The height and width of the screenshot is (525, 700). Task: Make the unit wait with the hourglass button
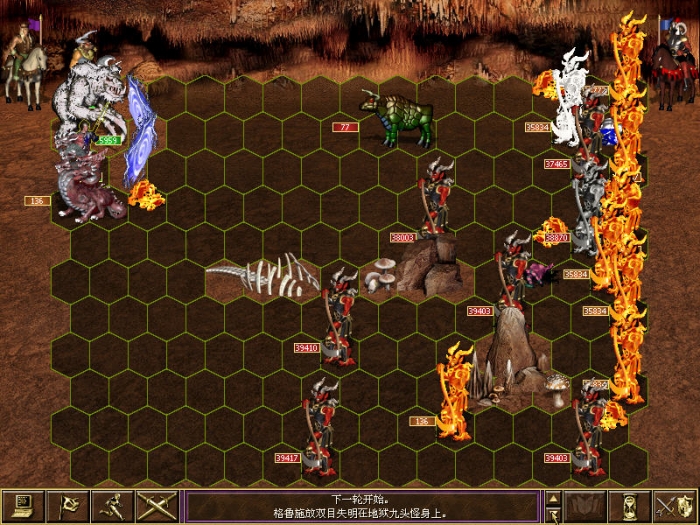pyautogui.click(x=630, y=506)
